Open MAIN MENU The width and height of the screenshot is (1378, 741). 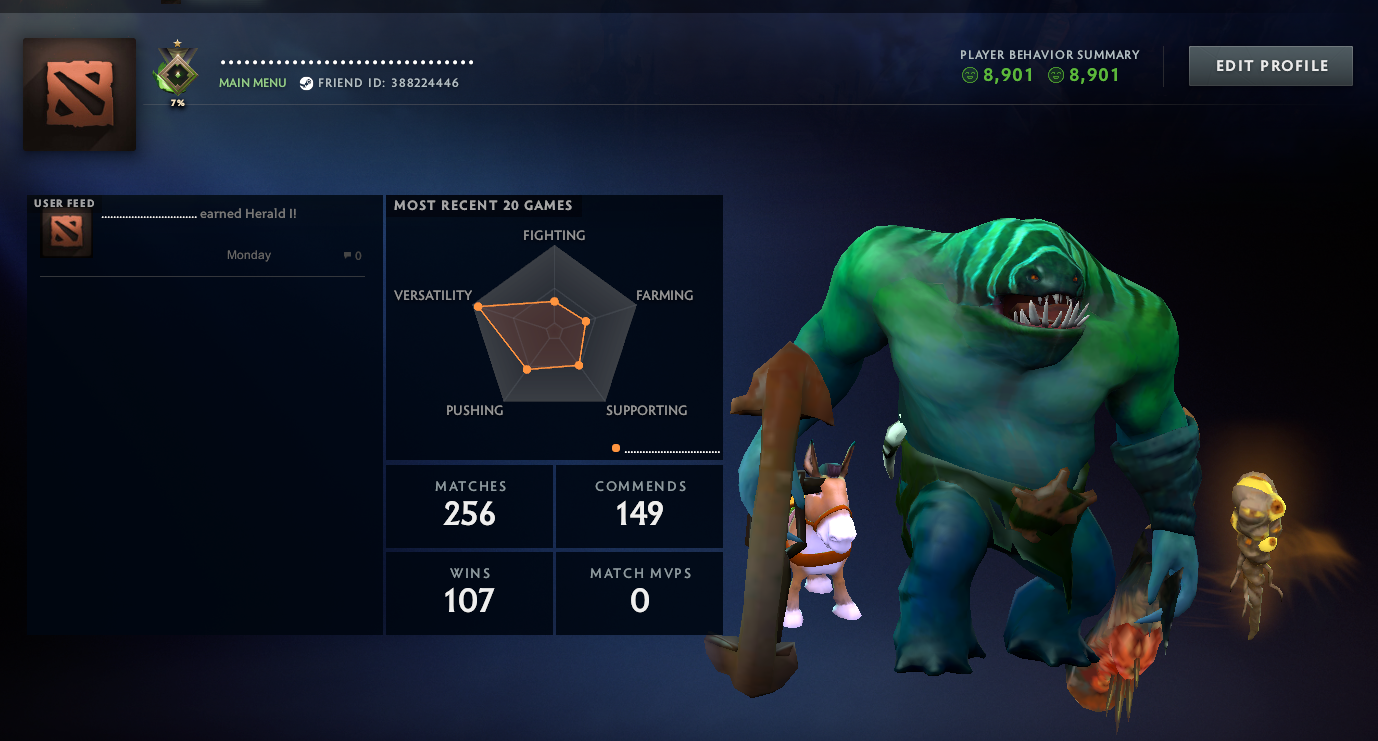(x=252, y=83)
